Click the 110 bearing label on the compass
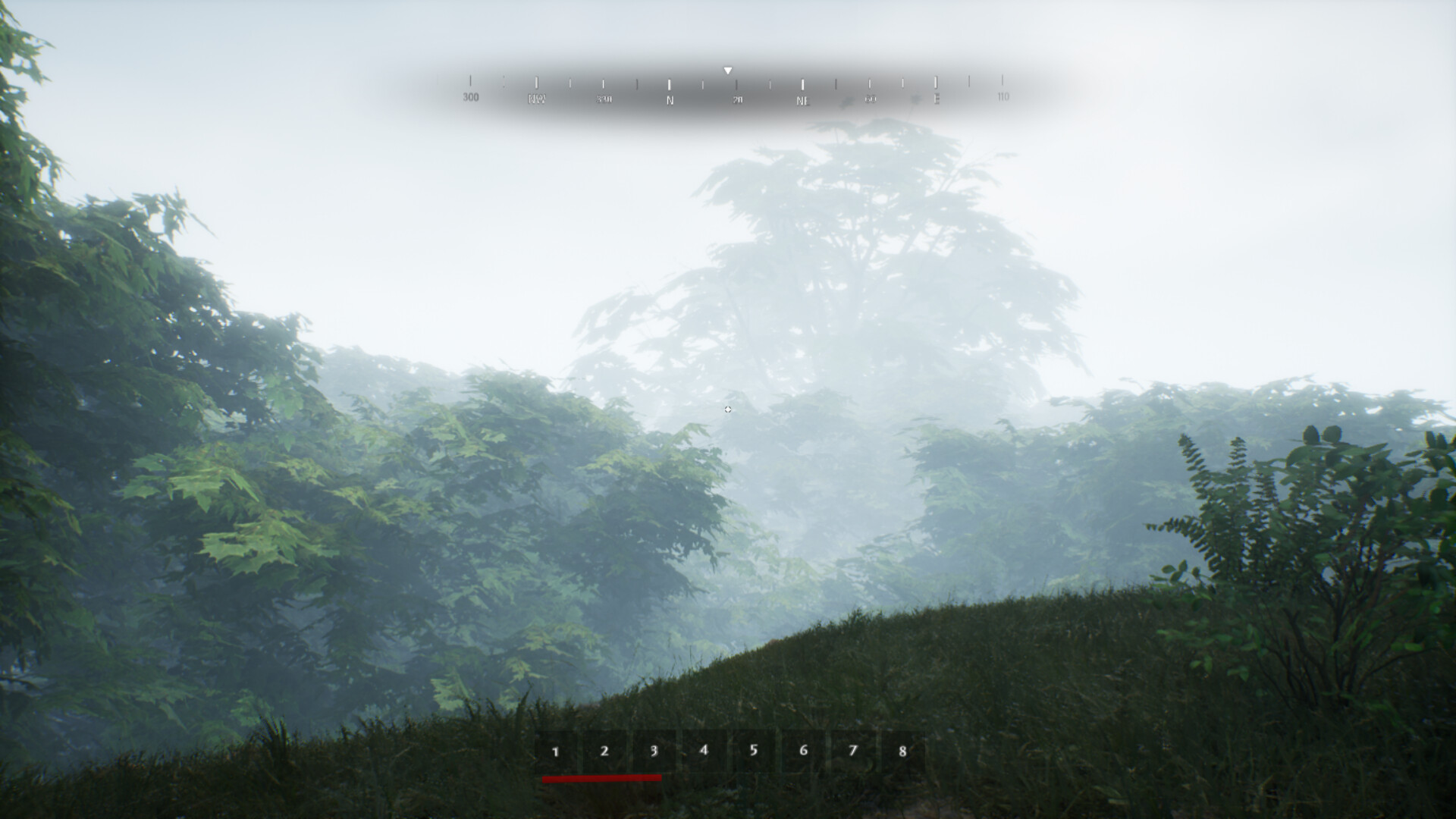This screenshot has height=819, width=1456. (x=1003, y=97)
